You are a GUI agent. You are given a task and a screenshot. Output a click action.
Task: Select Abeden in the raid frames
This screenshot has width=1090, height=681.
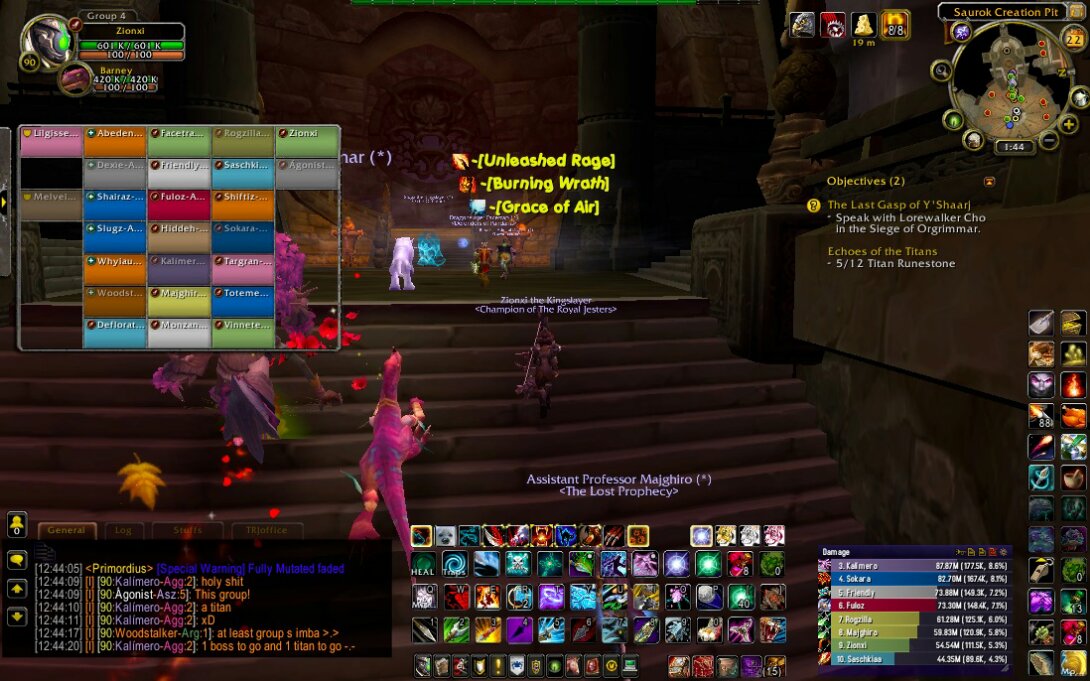click(115, 141)
